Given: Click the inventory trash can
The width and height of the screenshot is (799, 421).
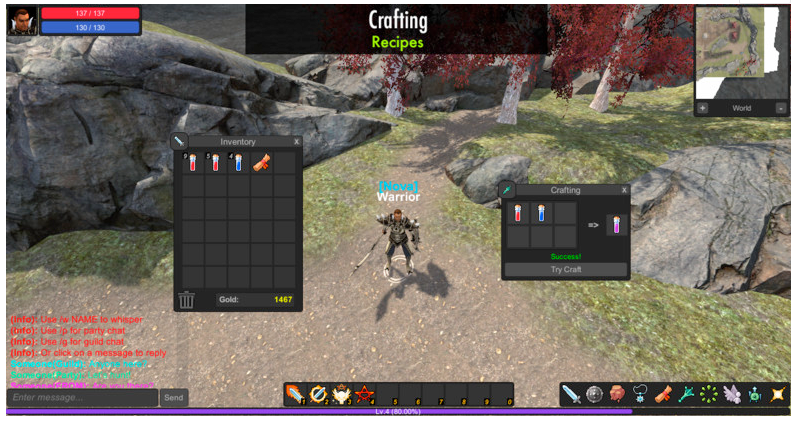Looking at the screenshot, I should (x=187, y=299).
